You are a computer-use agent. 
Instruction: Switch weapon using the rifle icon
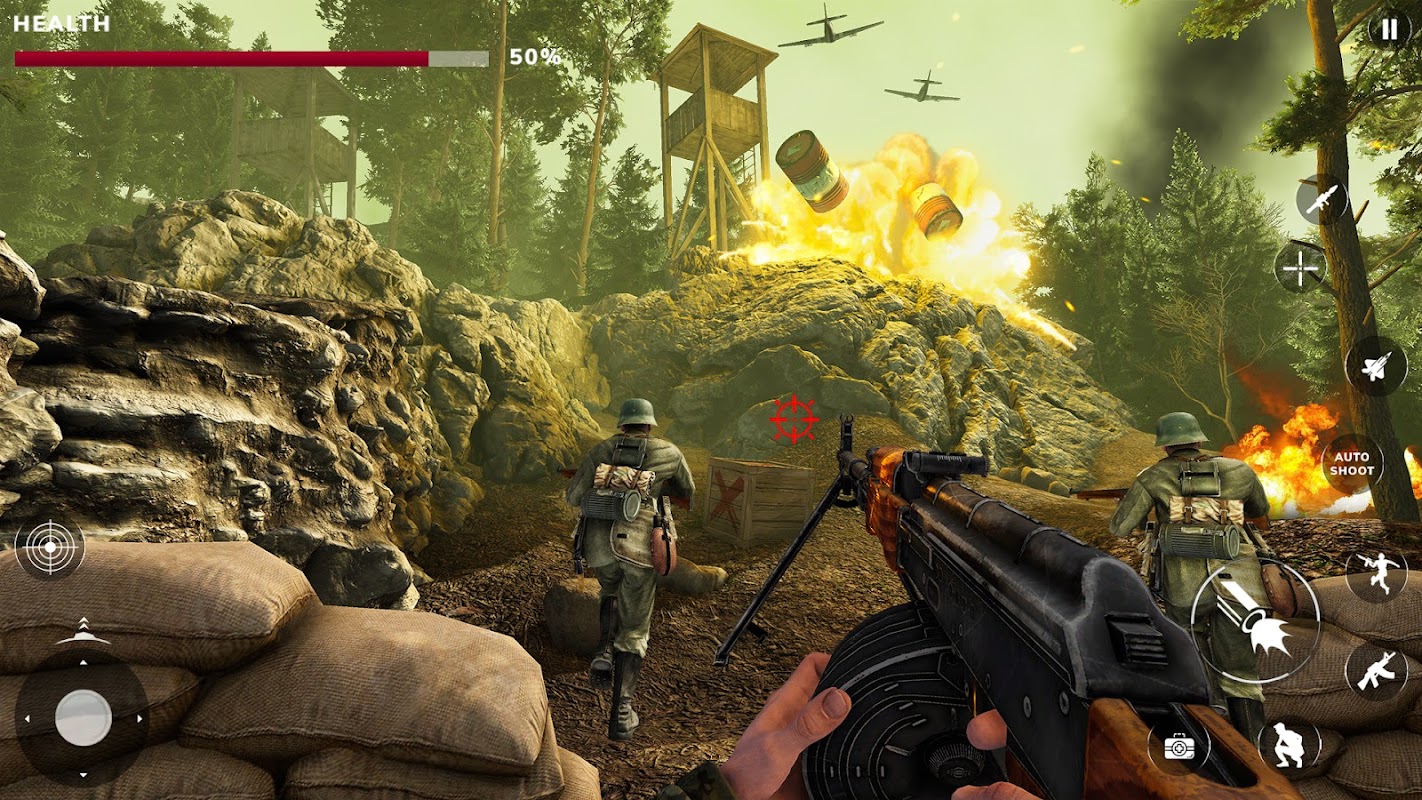(x=1376, y=670)
